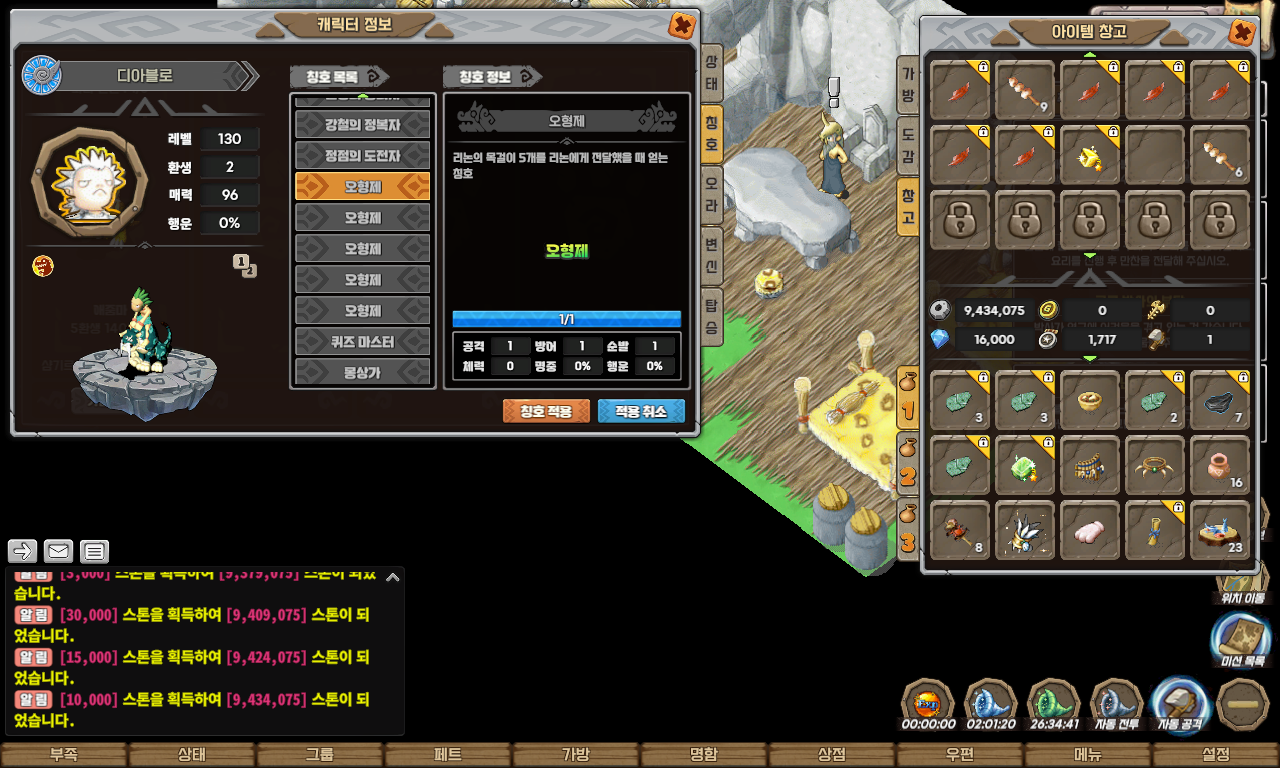The width and height of the screenshot is (1280, 768).
Task: Open the 상점 bottom menu
Action: coord(831,755)
